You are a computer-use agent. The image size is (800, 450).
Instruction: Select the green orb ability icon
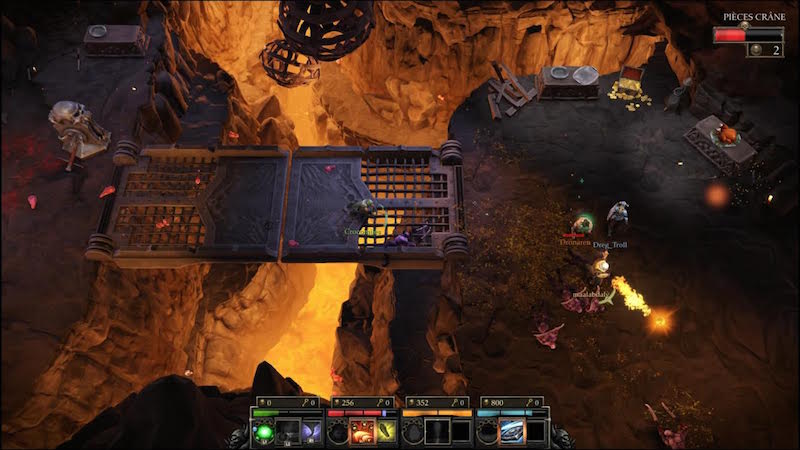(264, 432)
